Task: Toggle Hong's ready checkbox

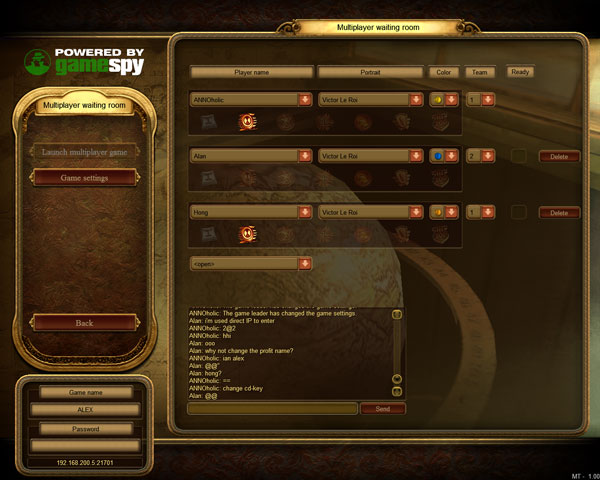Action: coord(519,212)
